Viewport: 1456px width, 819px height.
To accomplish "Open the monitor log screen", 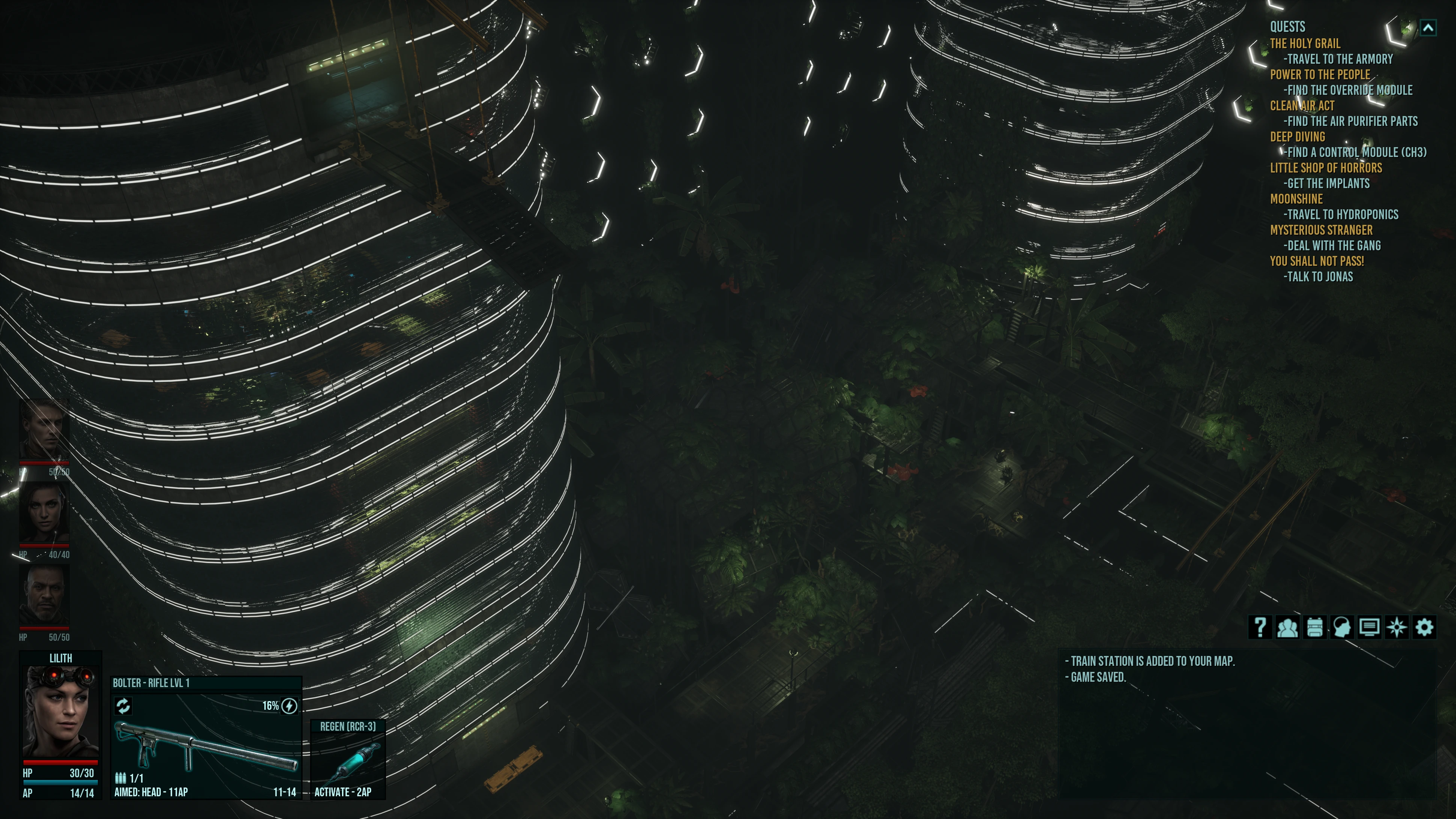I will coord(1369,627).
